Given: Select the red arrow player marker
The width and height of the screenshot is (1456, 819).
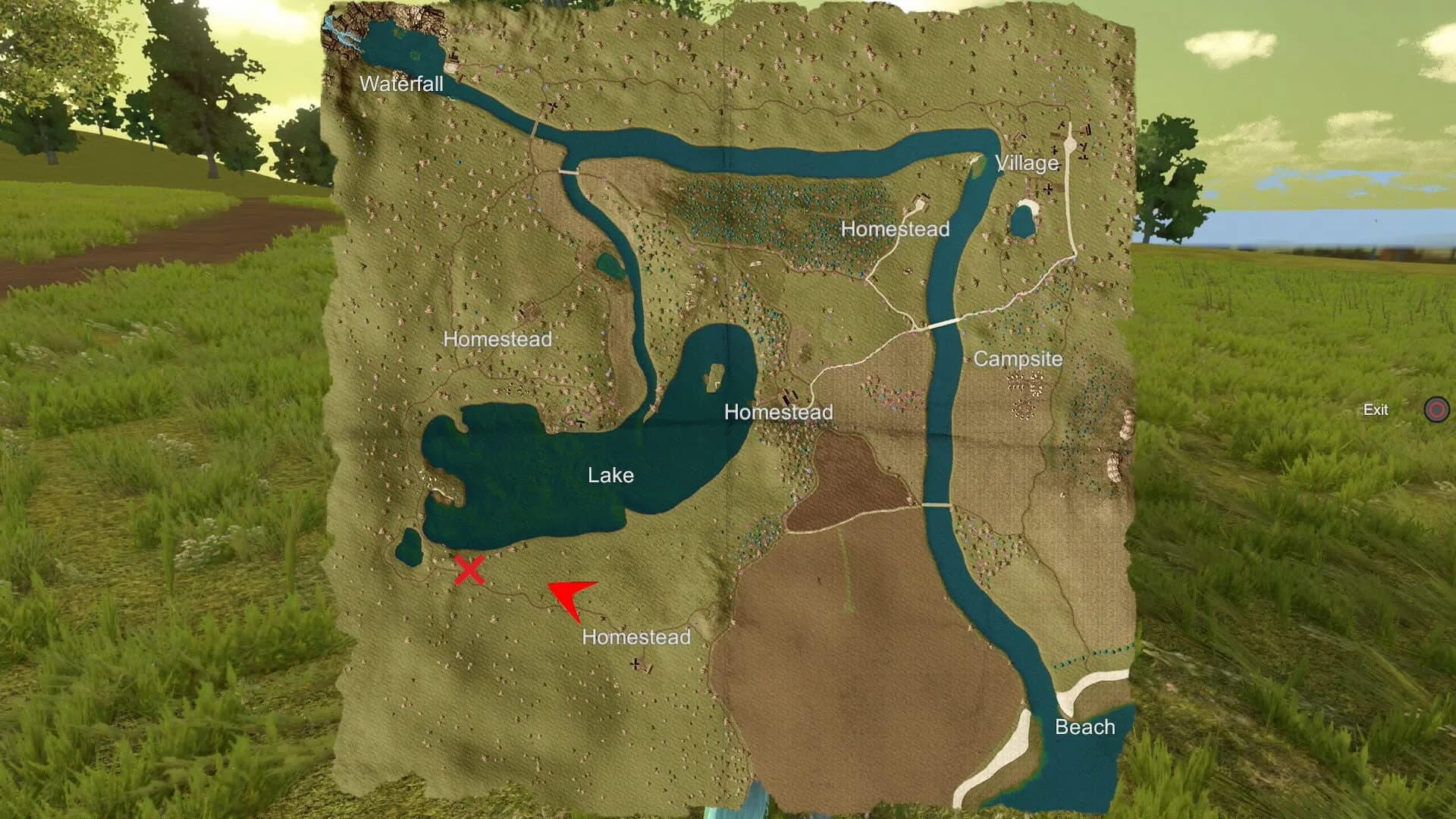Looking at the screenshot, I should pos(570,597).
